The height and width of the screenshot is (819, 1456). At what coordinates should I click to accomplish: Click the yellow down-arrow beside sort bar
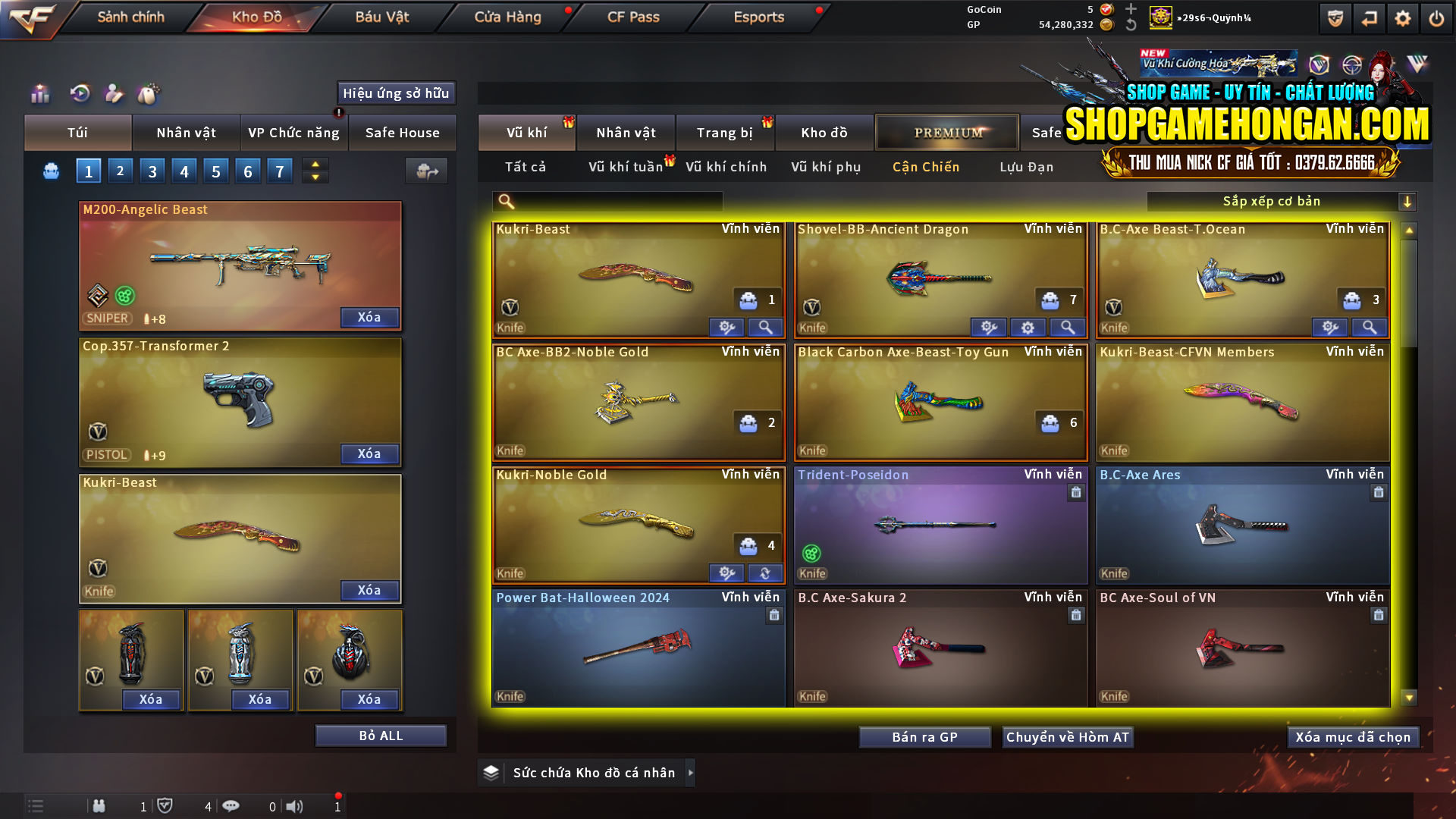[x=1408, y=201]
